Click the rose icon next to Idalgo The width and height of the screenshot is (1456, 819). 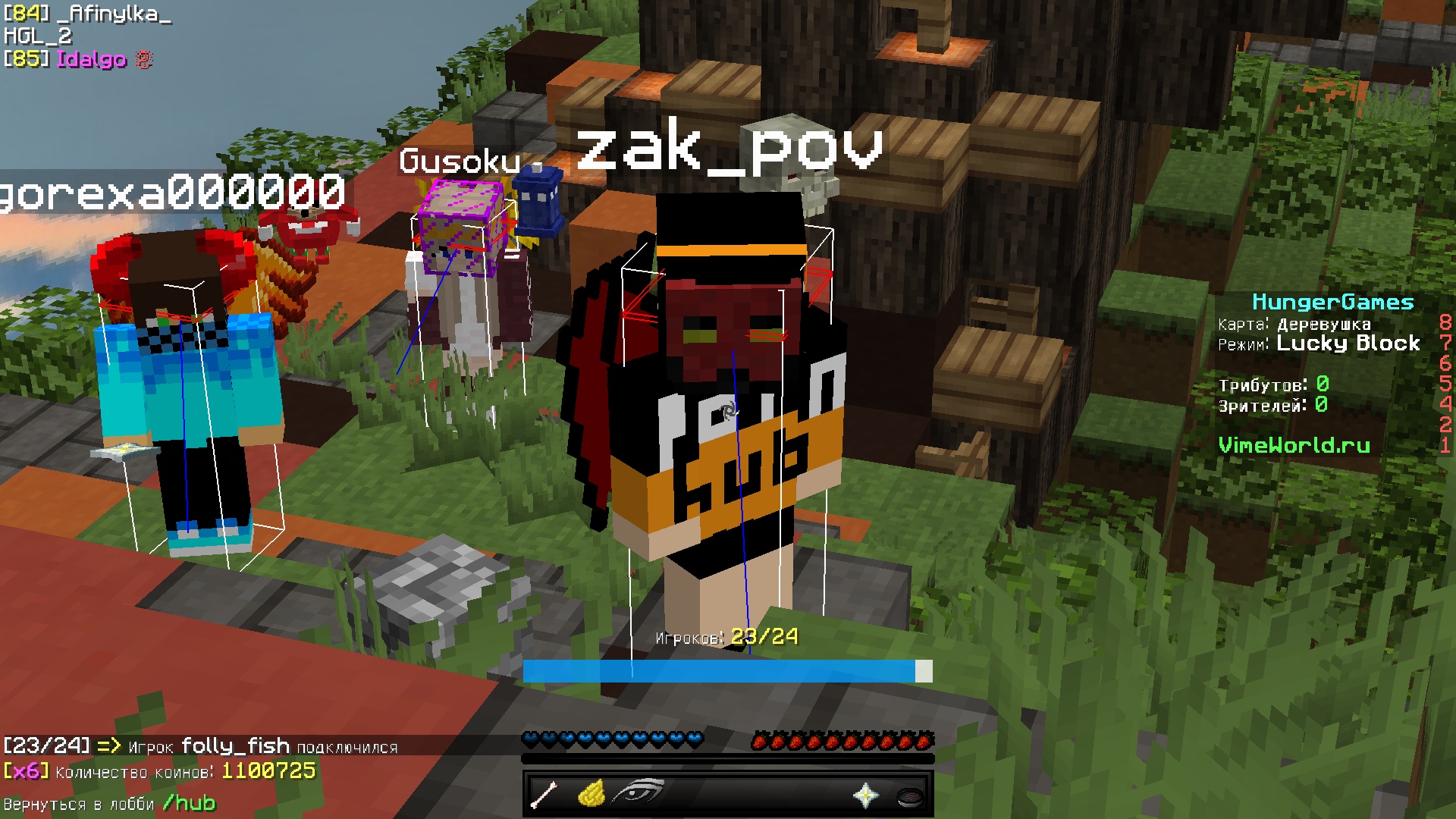point(143,58)
